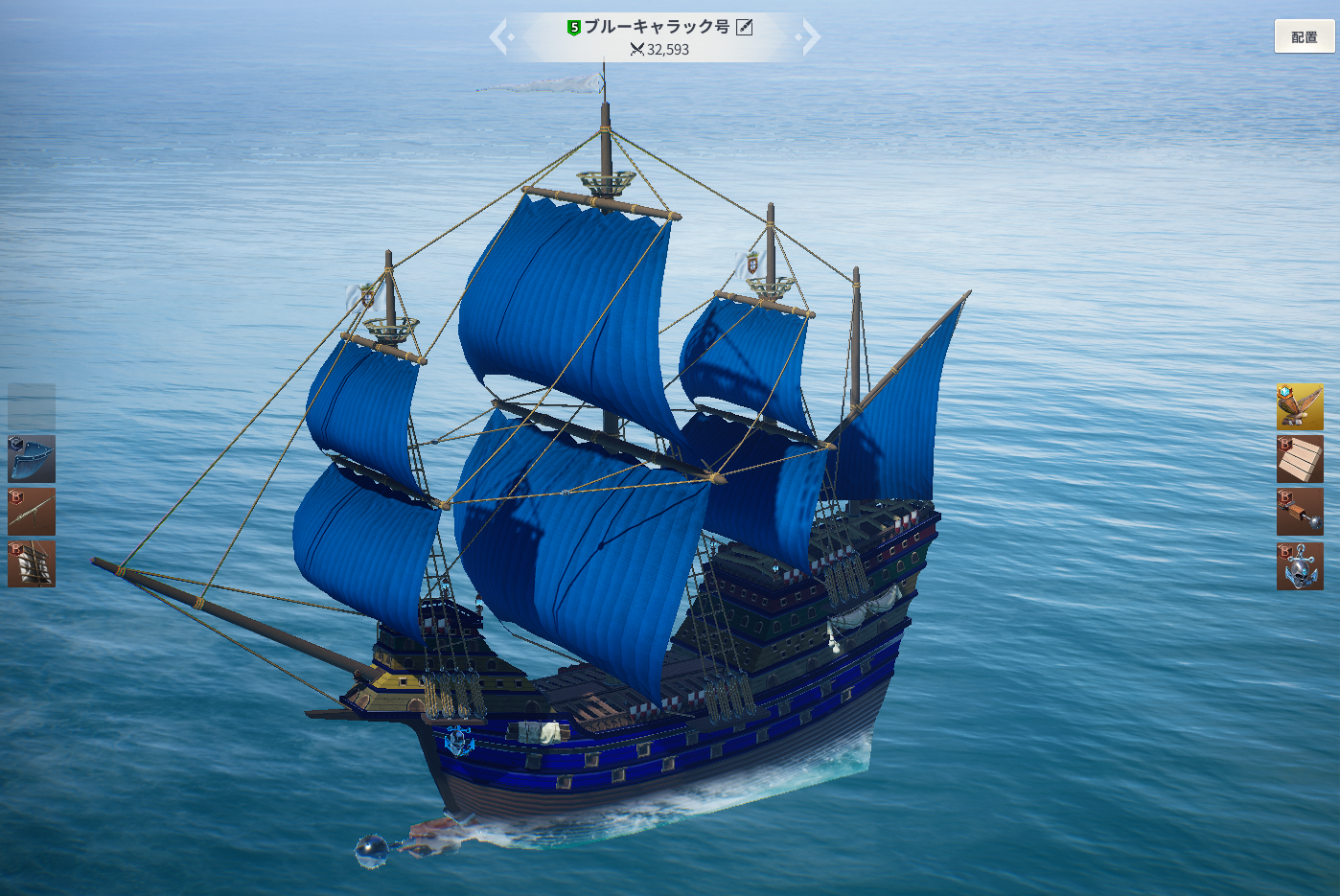Screen dimensions: 1340x896
Task: Switch to the previous ship with left arrow
Action: click(499, 37)
